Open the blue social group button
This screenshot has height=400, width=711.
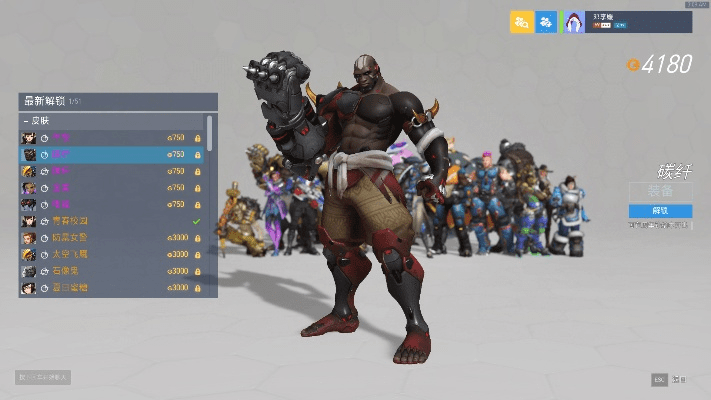546,22
